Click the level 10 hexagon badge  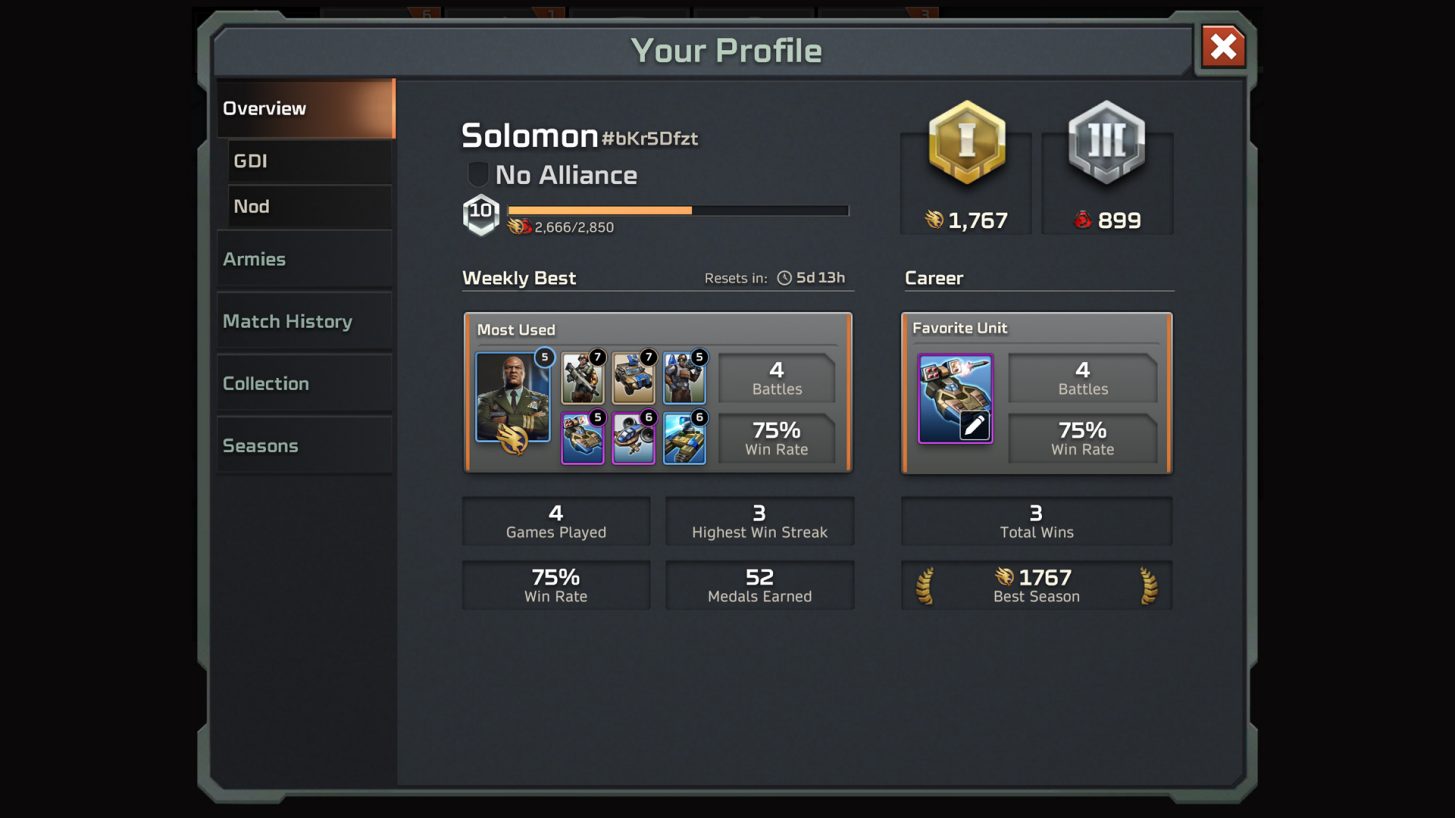[481, 213]
